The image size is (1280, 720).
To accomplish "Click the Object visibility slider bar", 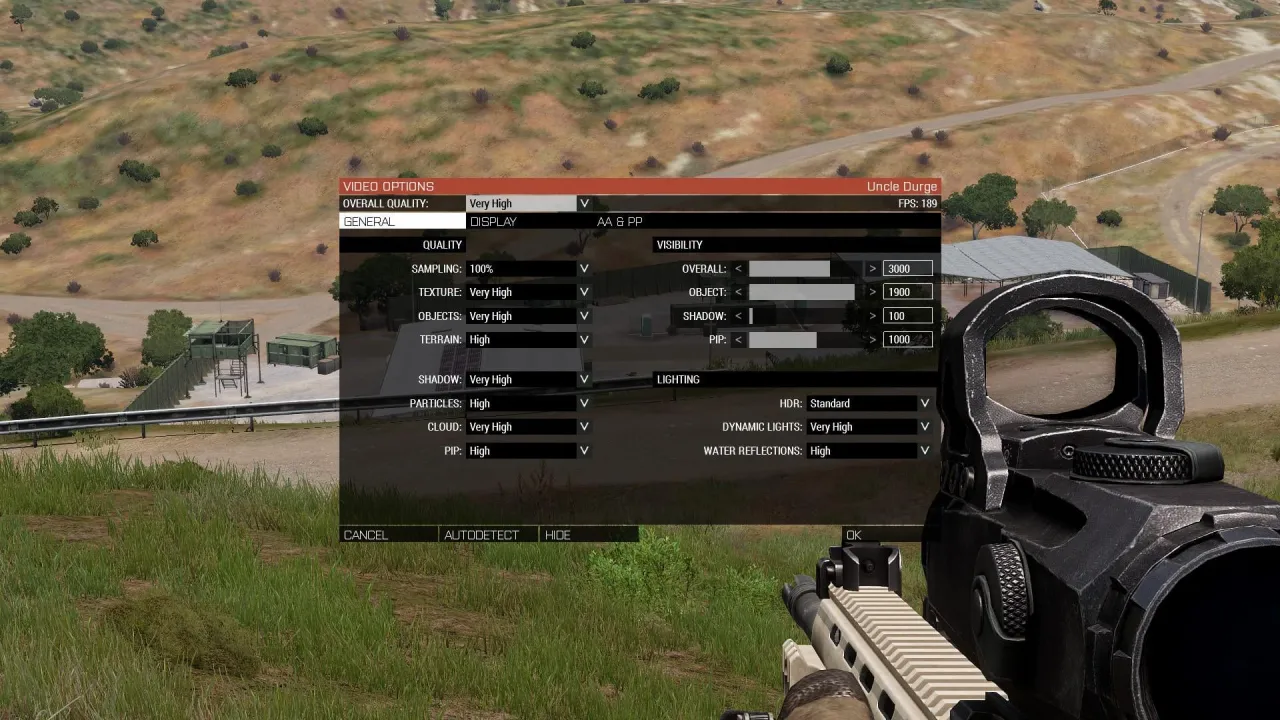I will (x=801, y=292).
